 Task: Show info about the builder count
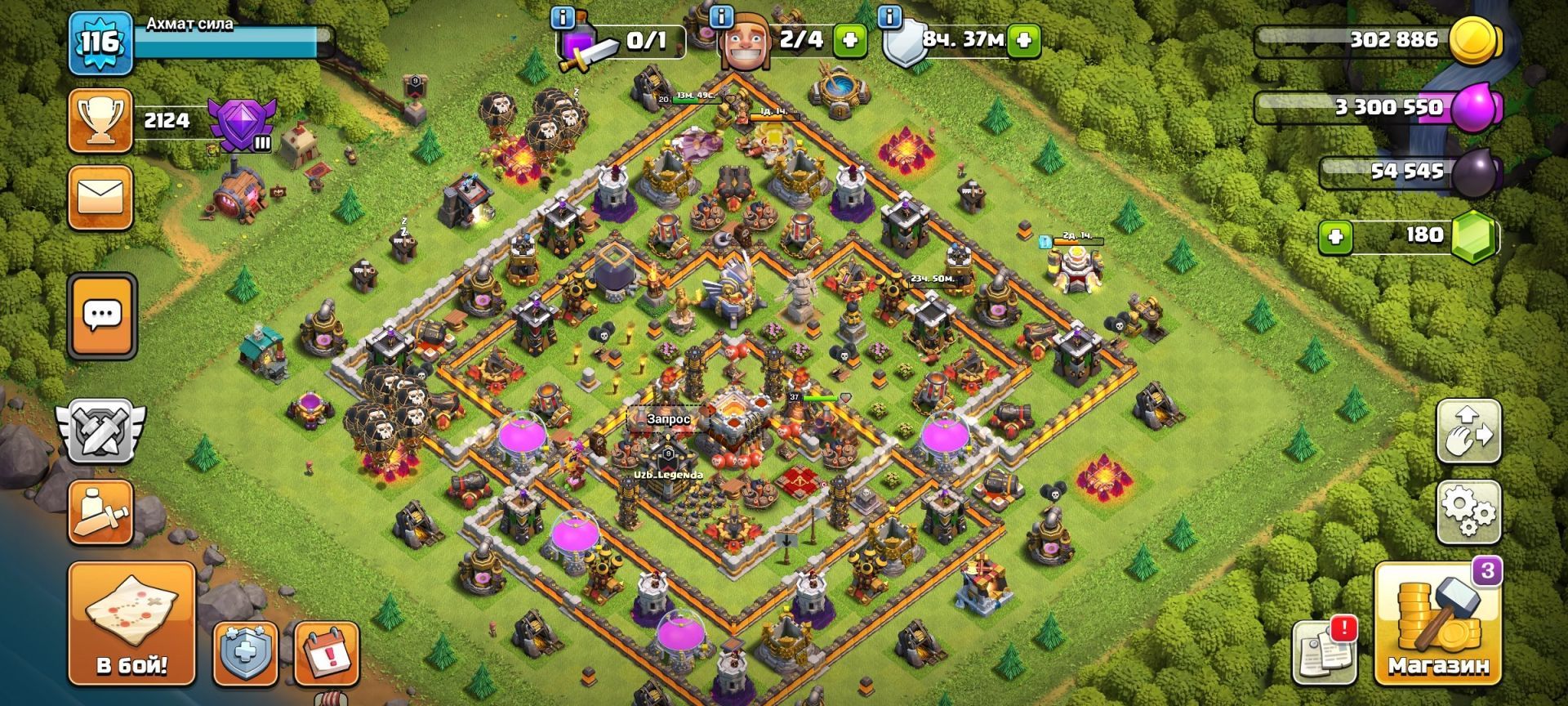click(x=721, y=16)
